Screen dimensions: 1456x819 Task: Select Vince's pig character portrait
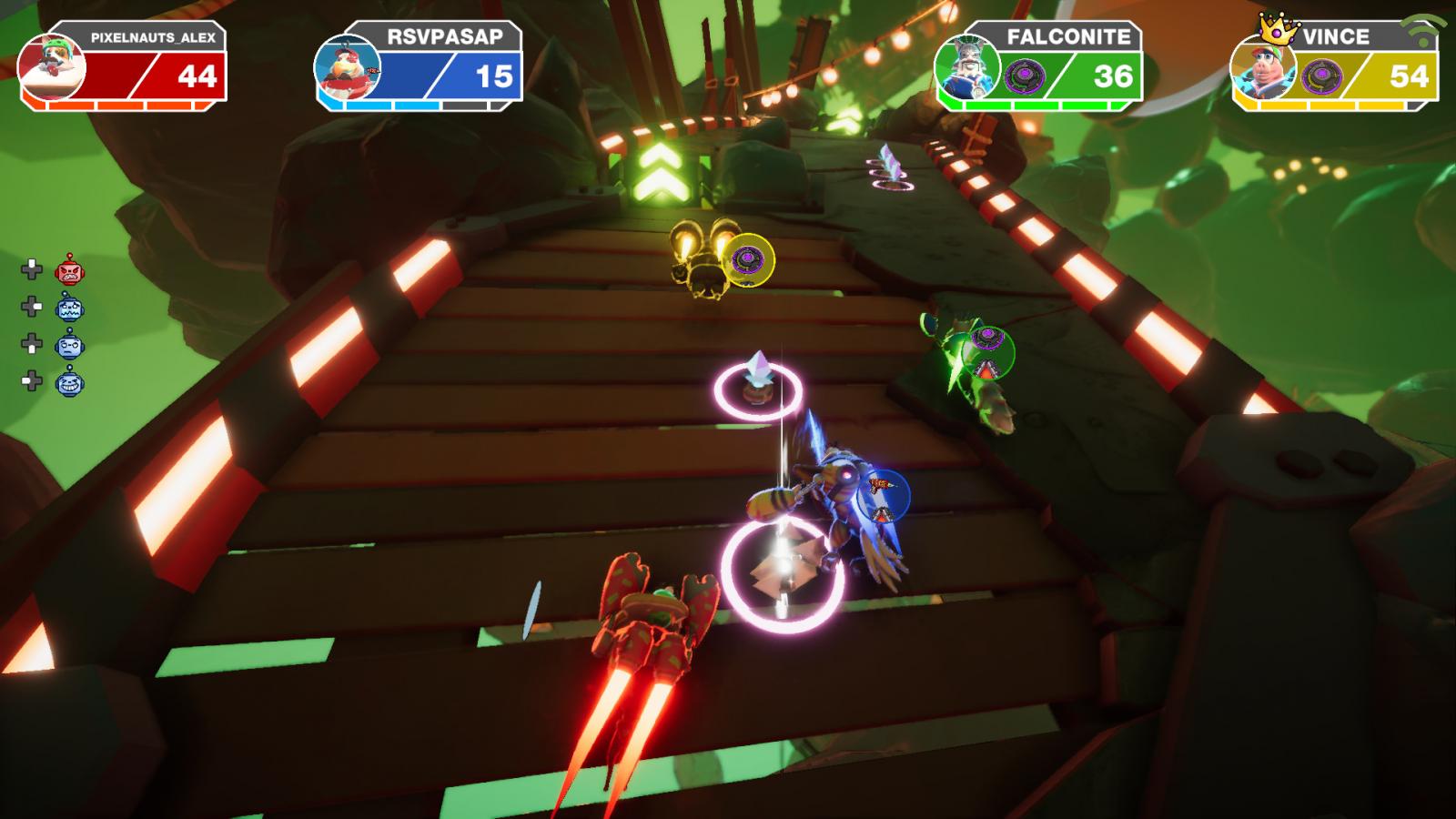click(1263, 69)
